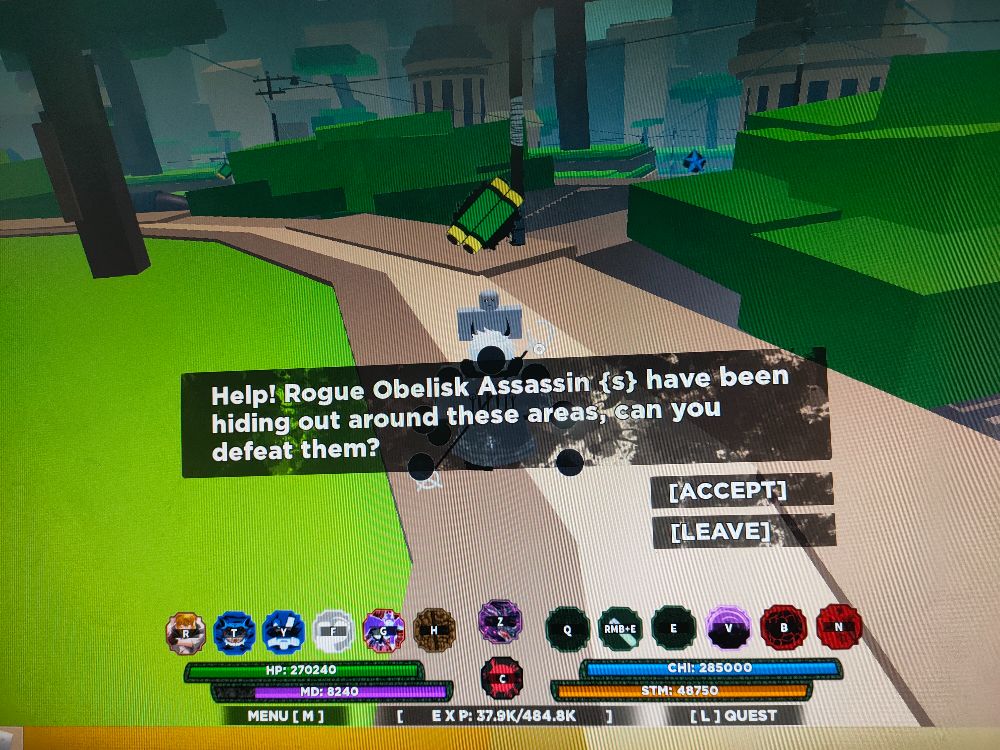The height and width of the screenshot is (750, 1000).
Task: Click the red C ability icon
Action: (502, 677)
